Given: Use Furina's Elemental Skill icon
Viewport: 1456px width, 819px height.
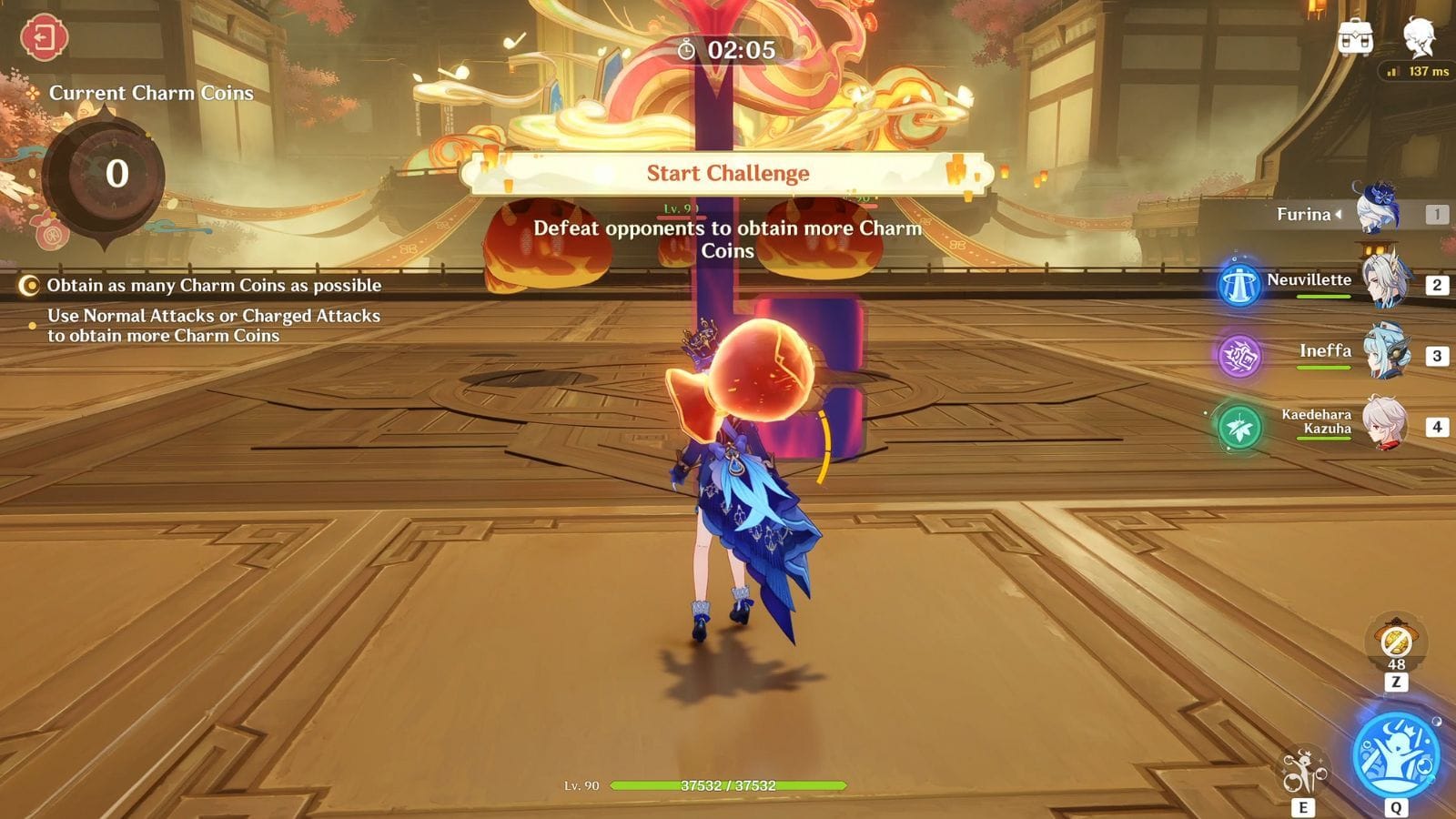Looking at the screenshot, I should click(1303, 773).
